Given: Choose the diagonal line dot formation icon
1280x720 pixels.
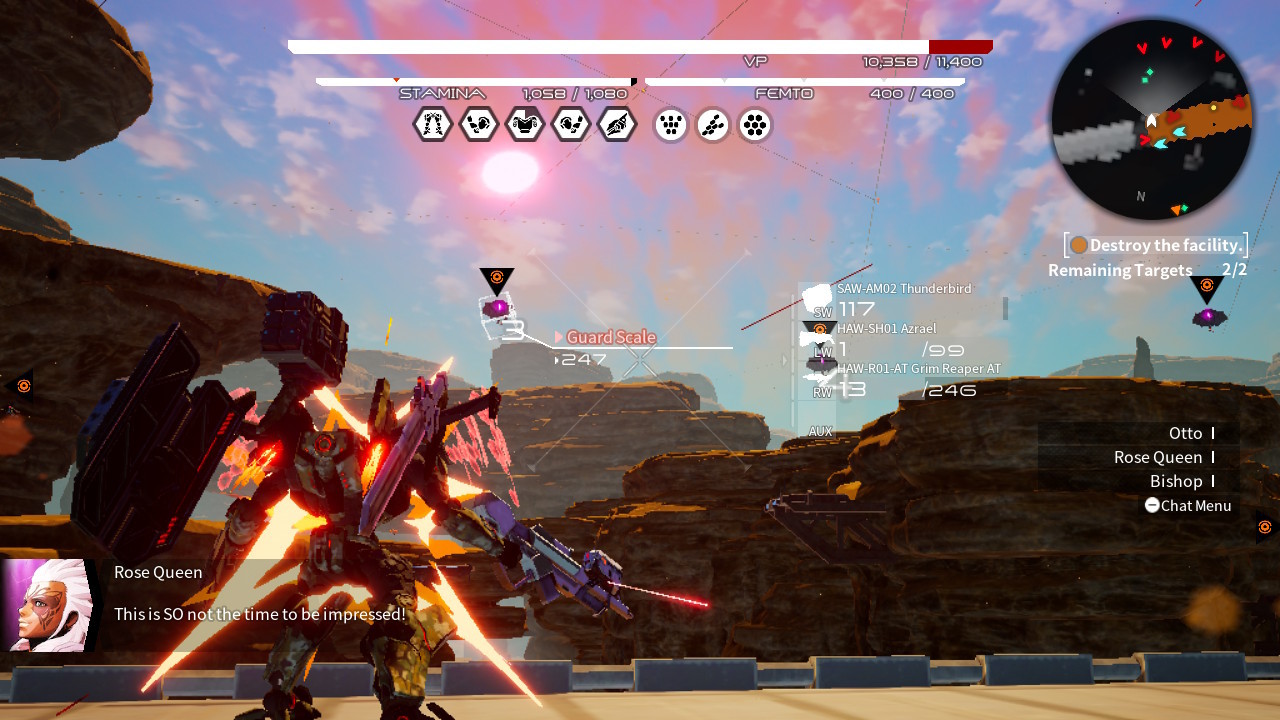Looking at the screenshot, I should coord(713,125).
